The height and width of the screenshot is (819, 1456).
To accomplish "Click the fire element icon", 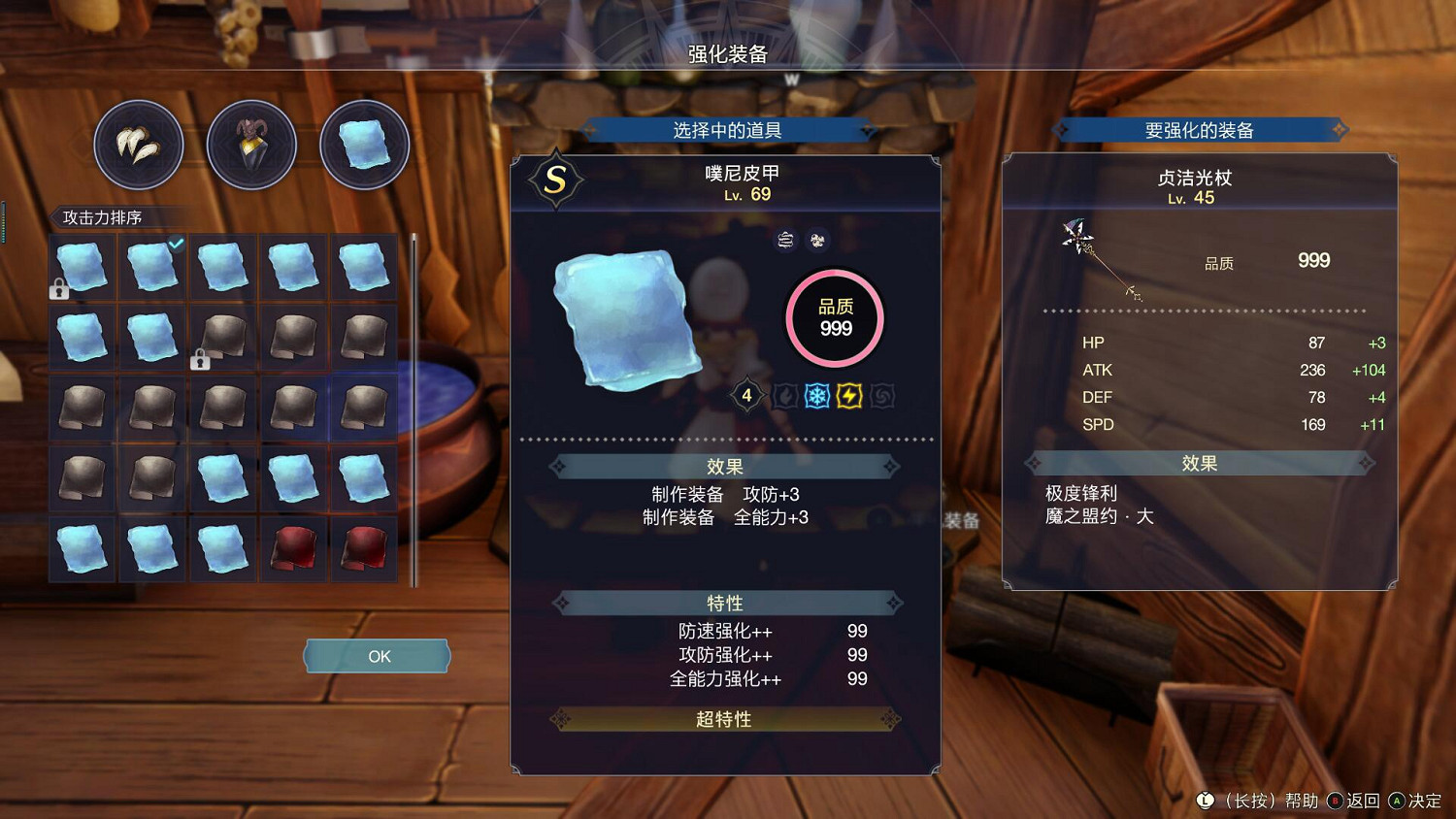I will coord(783,395).
